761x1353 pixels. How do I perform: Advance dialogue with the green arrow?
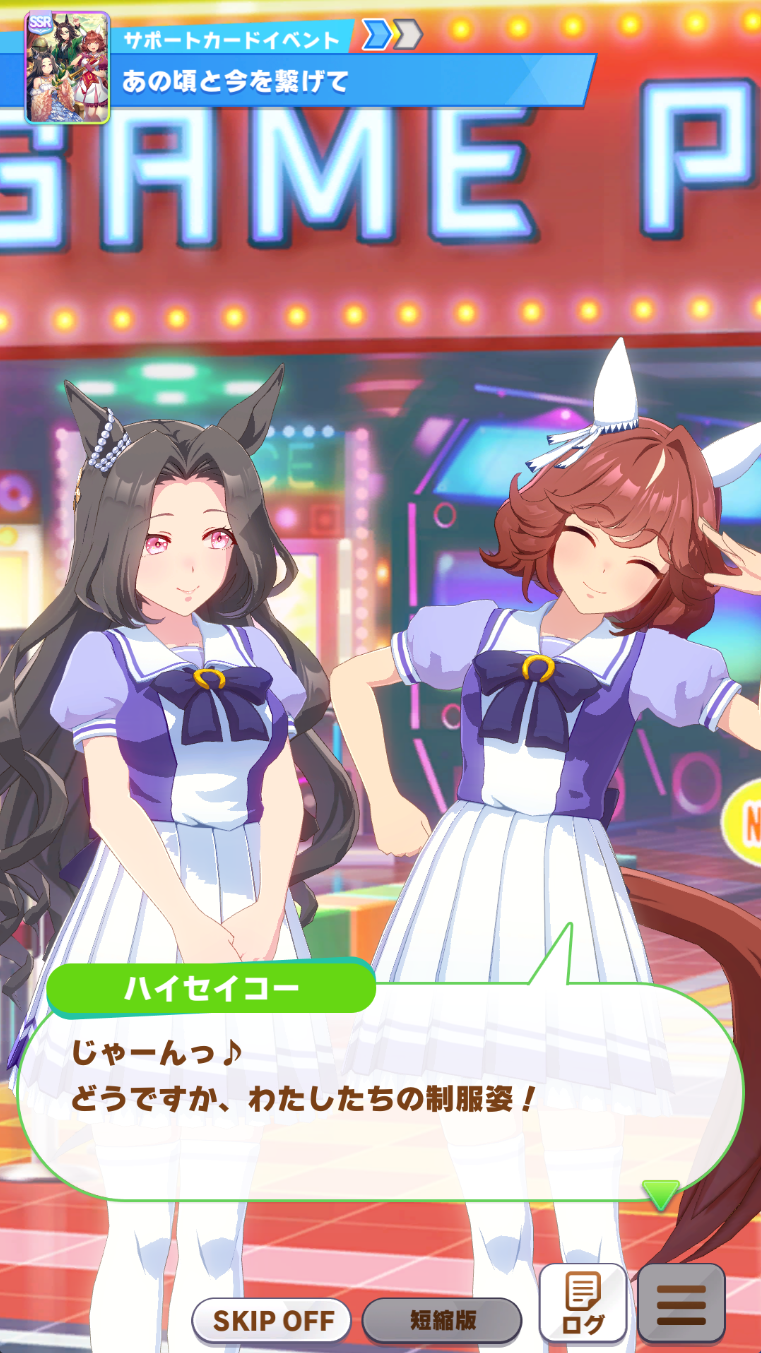pyautogui.click(x=660, y=1194)
